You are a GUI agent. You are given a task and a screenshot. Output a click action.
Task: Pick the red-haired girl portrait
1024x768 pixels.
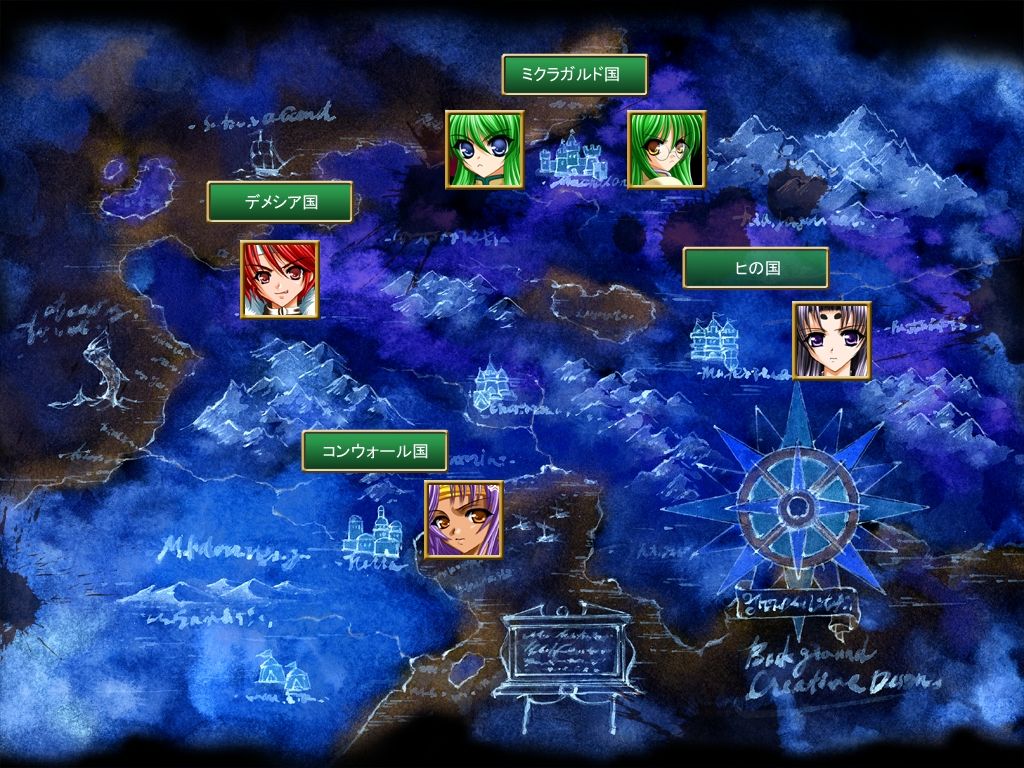(x=279, y=280)
